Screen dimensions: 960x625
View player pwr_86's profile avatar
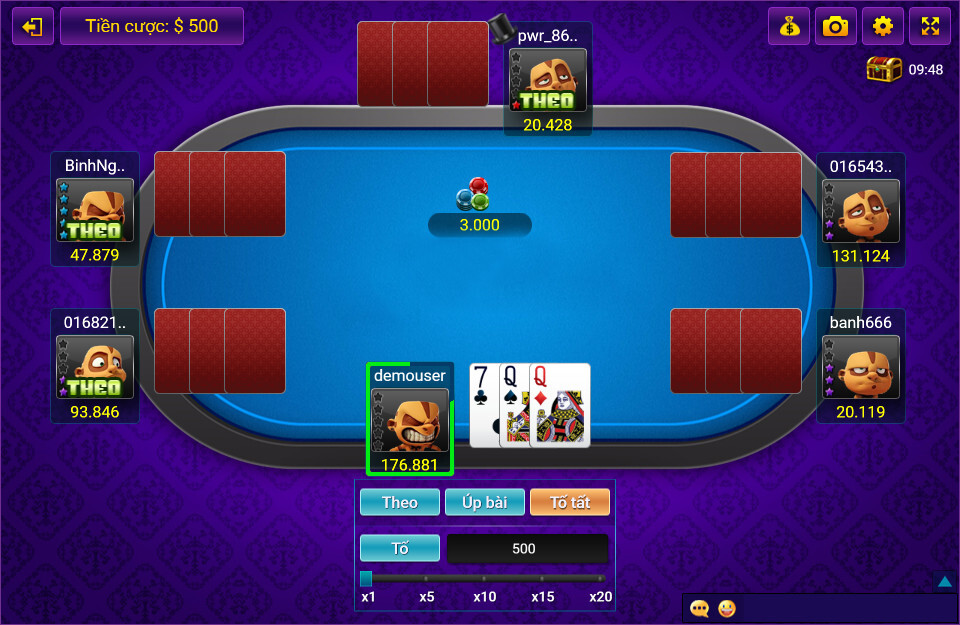547,81
